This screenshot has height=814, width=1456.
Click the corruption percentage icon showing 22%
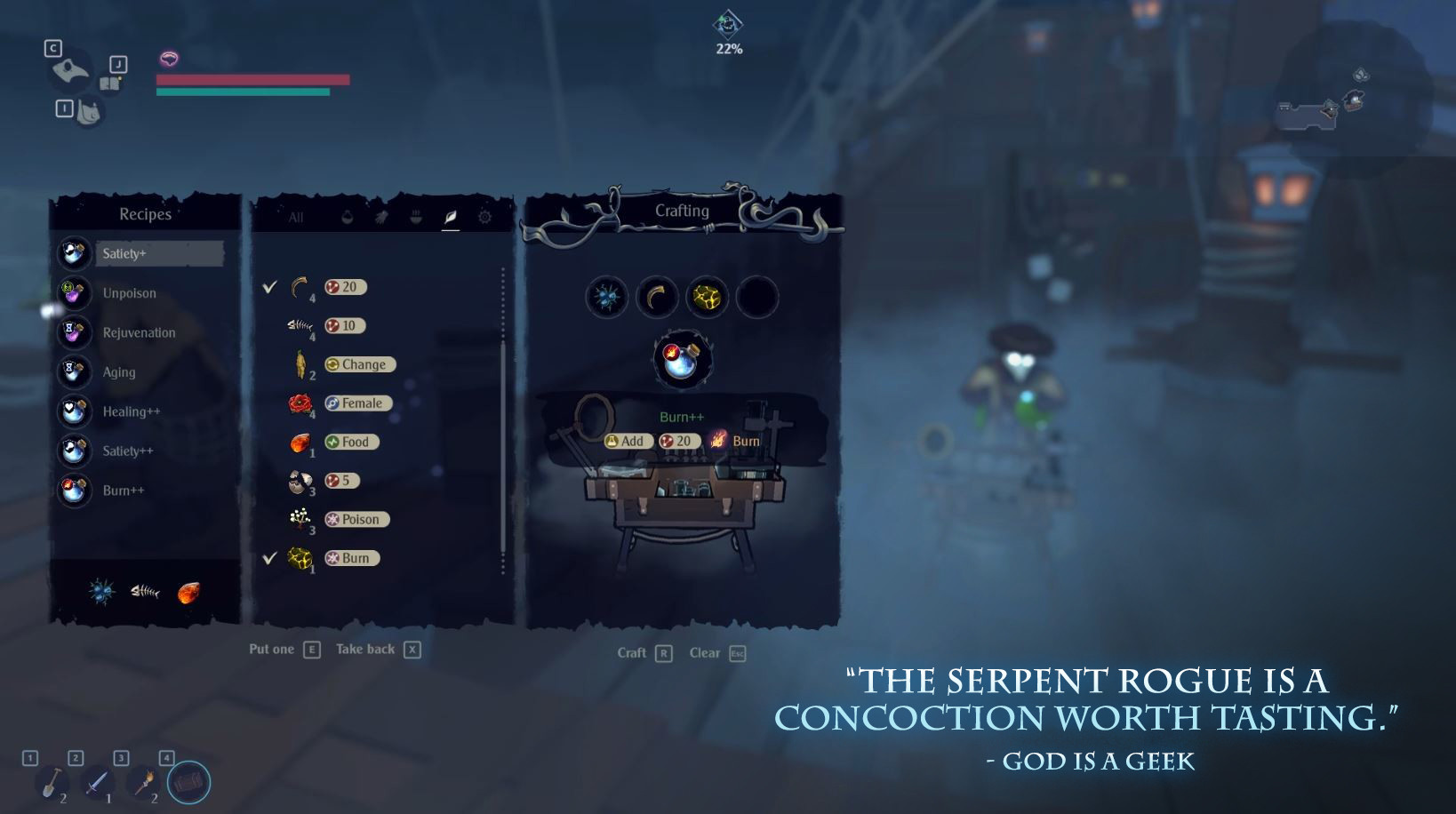click(x=727, y=25)
